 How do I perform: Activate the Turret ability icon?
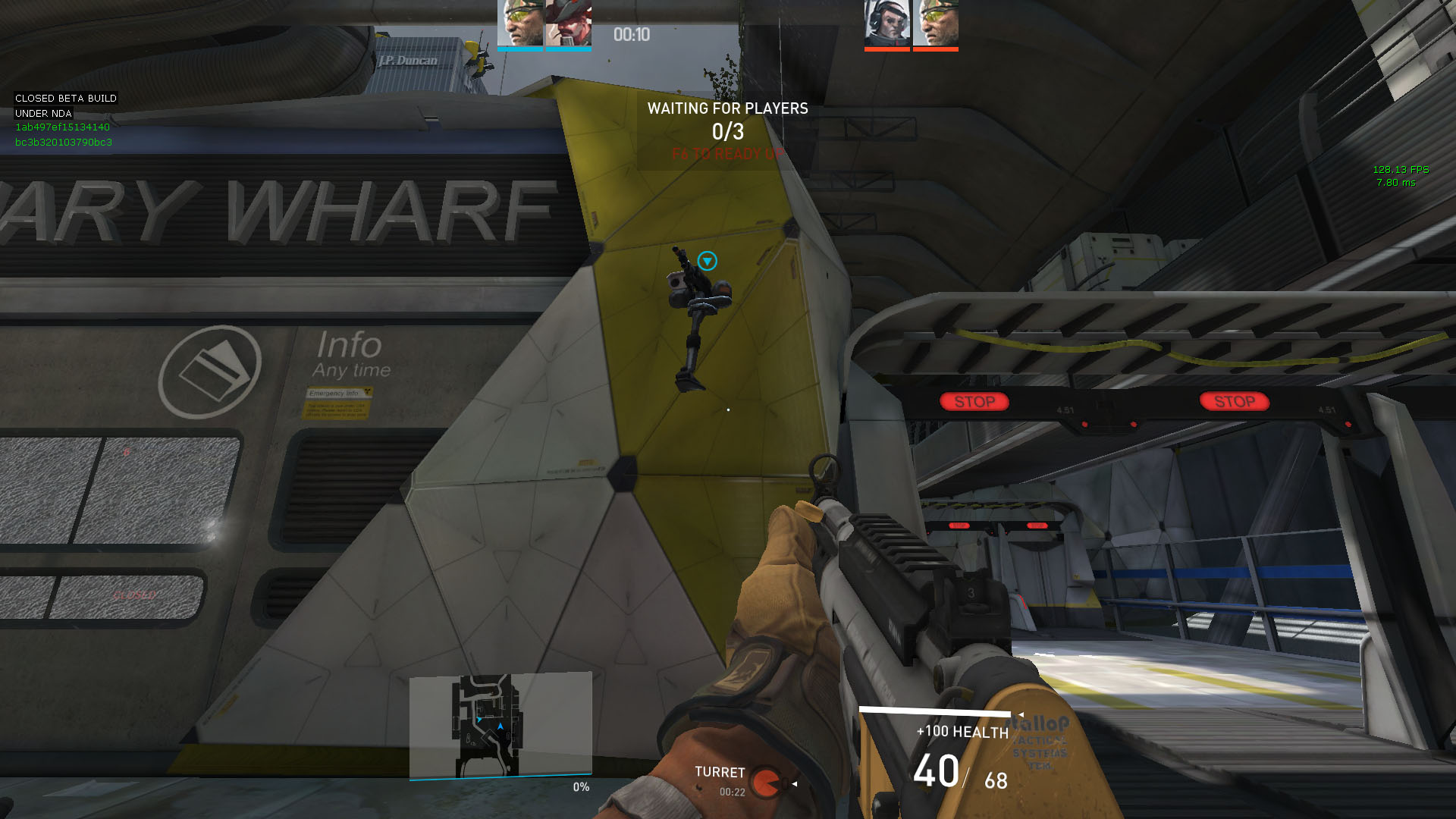767,783
